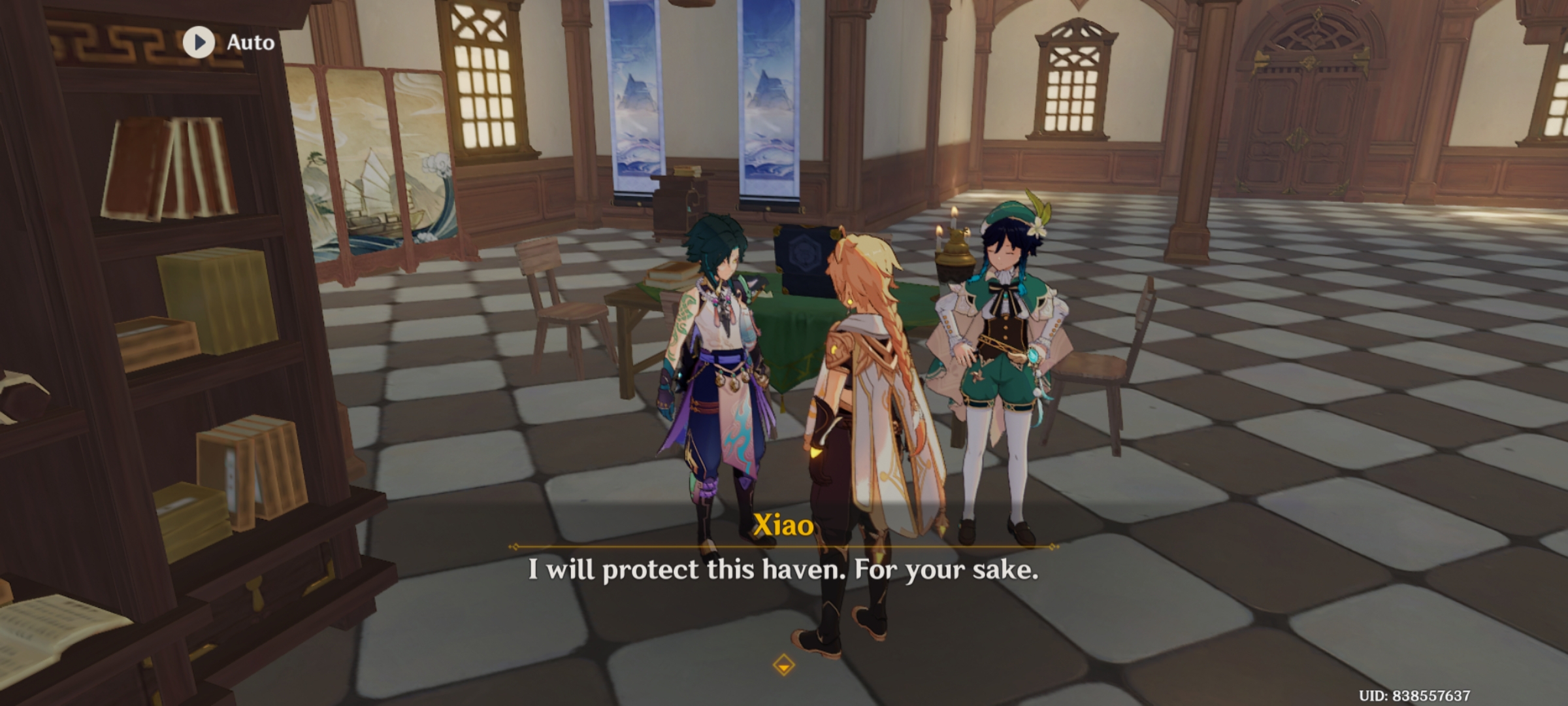This screenshot has width=1568, height=706.
Task: Click the Auto play icon
Action: pyautogui.click(x=198, y=43)
